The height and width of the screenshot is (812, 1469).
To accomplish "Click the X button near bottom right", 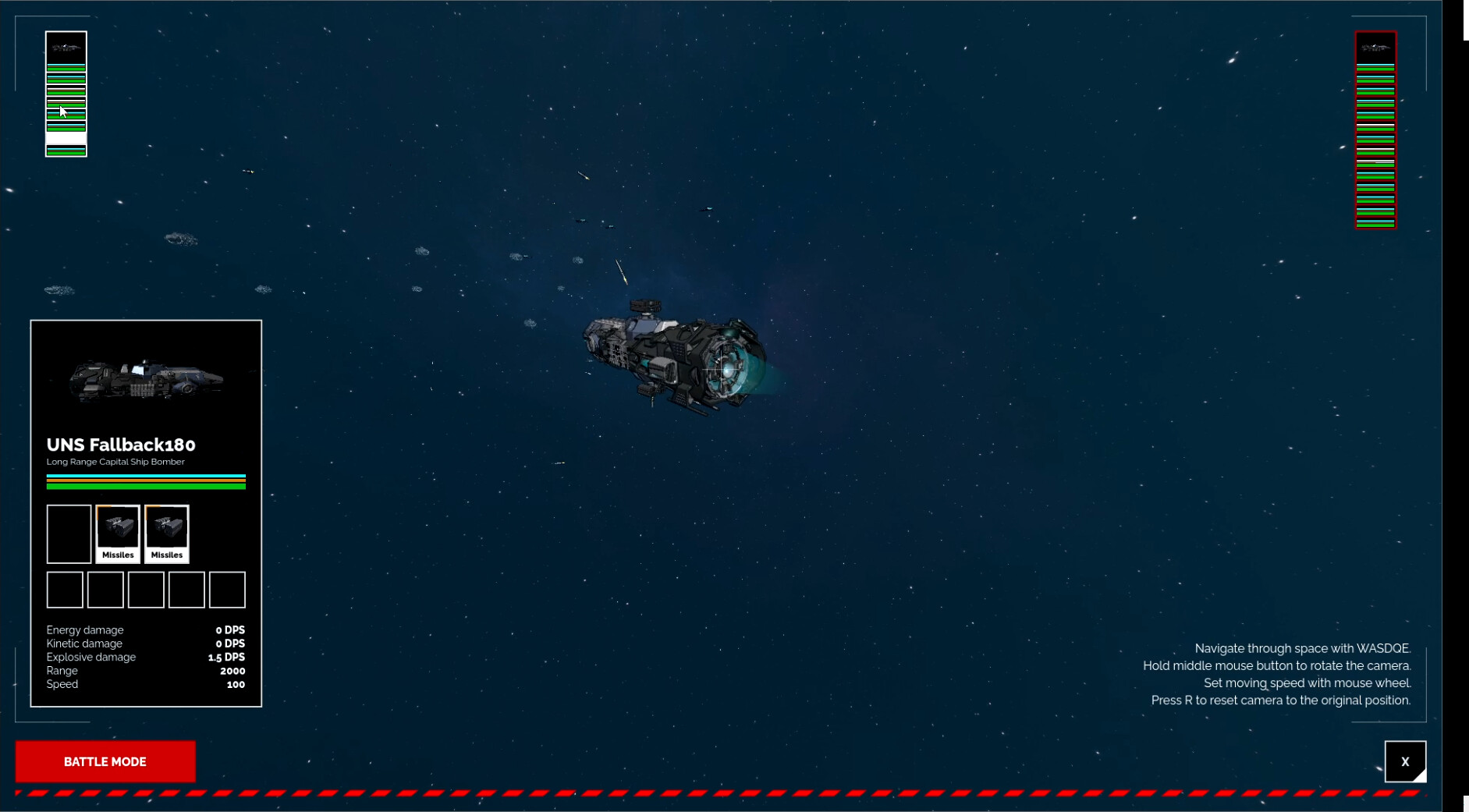I will [x=1405, y=761].
